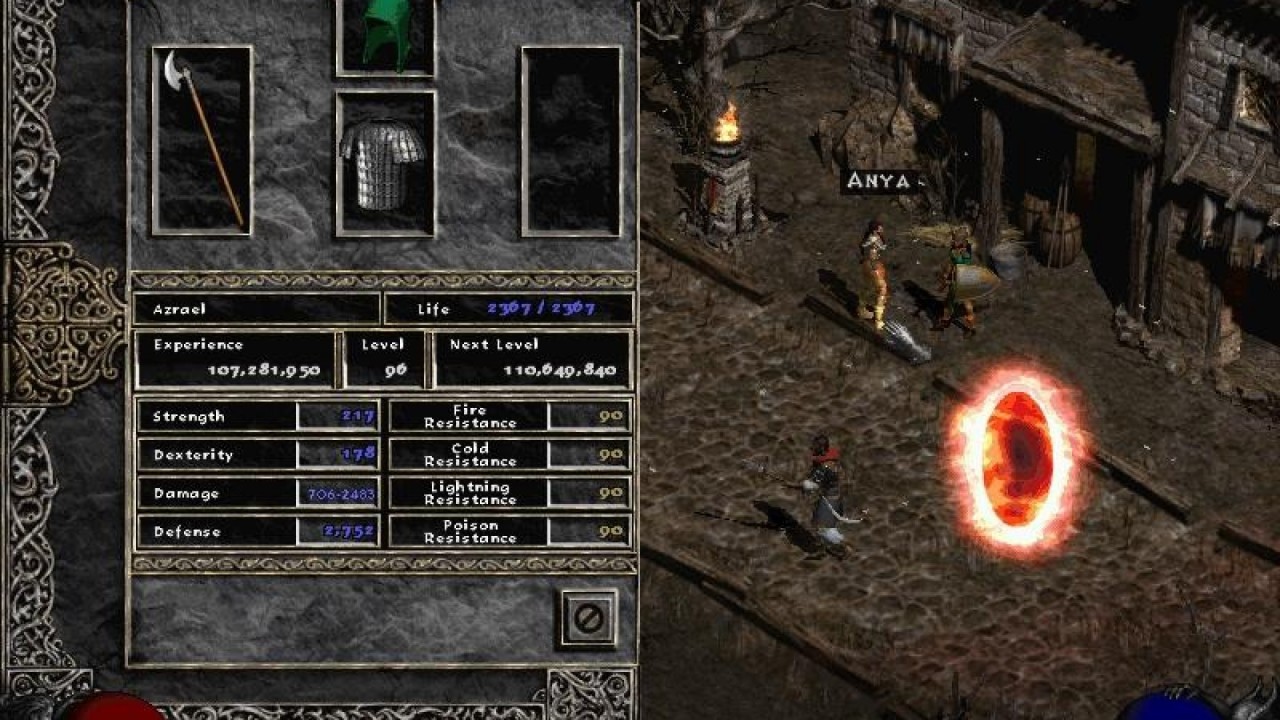Close the character panel with the cancel button
The height and width of the screenshot is (720, 1280).
[589, 618]
